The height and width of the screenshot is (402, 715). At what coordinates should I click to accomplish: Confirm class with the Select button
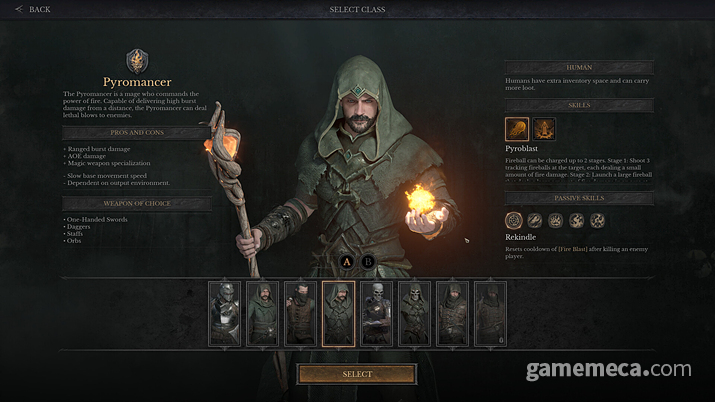(x=357, y=374)
